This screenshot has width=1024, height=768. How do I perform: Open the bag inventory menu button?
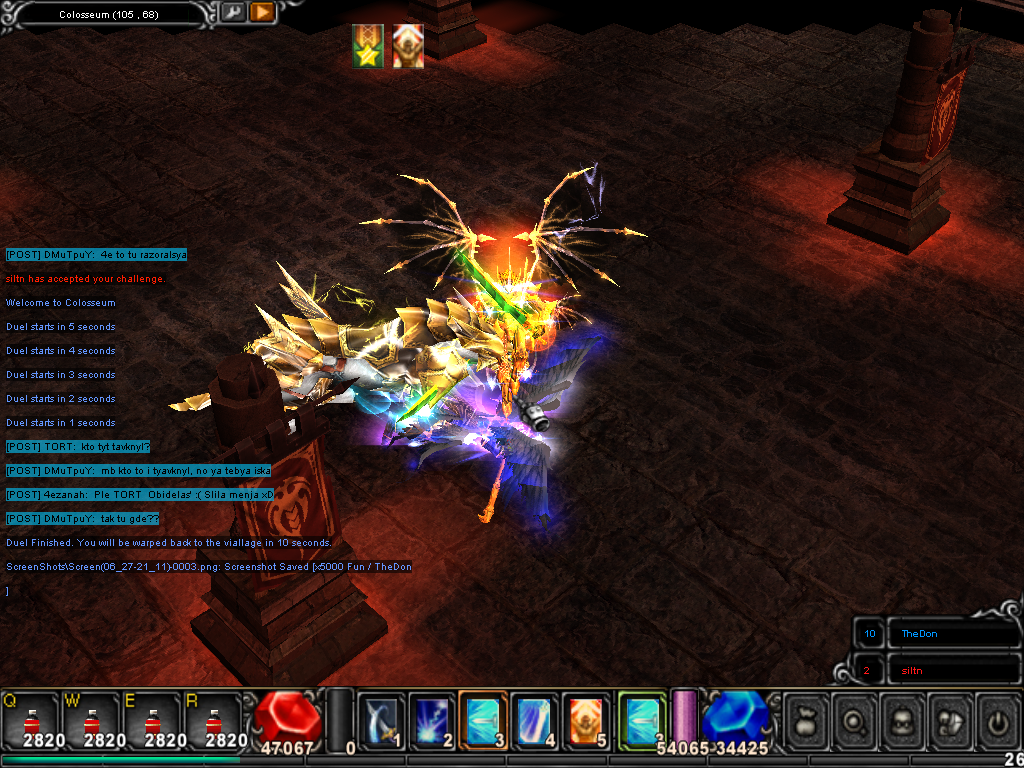point(806,719)
